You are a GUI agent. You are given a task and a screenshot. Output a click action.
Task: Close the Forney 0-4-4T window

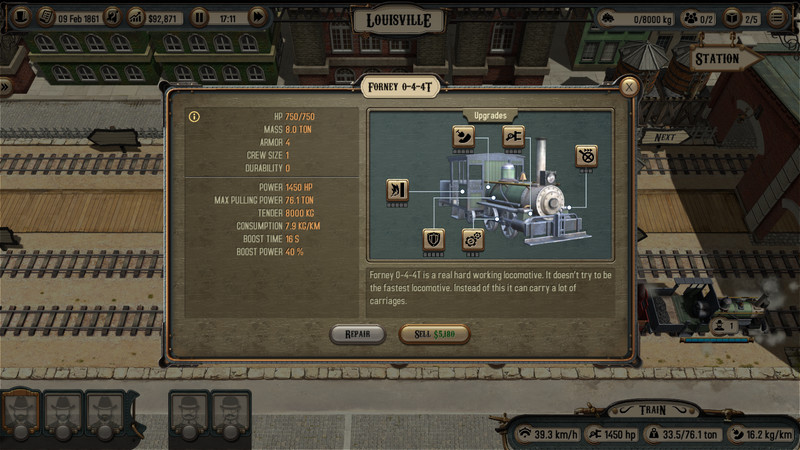click(x=629, y=88)
